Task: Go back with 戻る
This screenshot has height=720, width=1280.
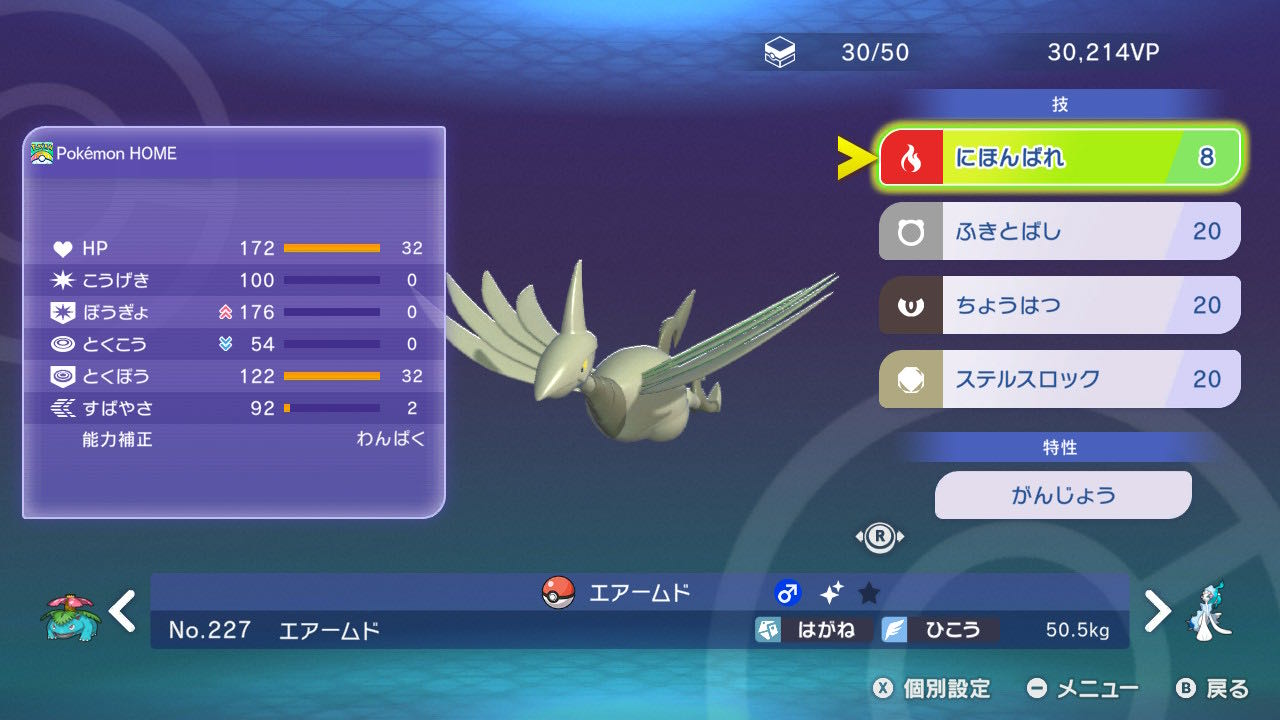Action: (x=1213, y=689)
